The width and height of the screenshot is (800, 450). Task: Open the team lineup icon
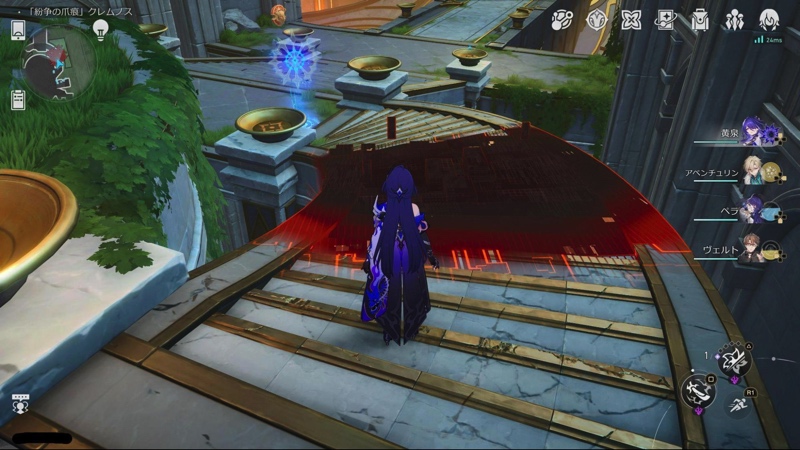pyautogui.click(x=735, y=19)
